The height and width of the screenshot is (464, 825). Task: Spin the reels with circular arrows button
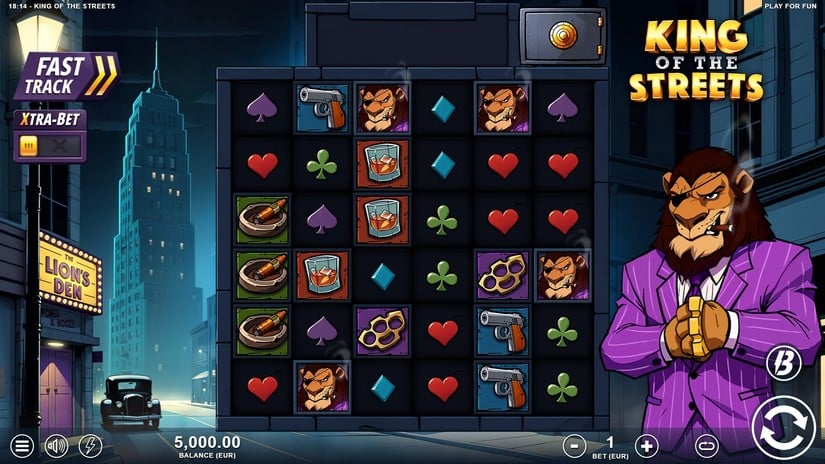[x=784, y=428]
